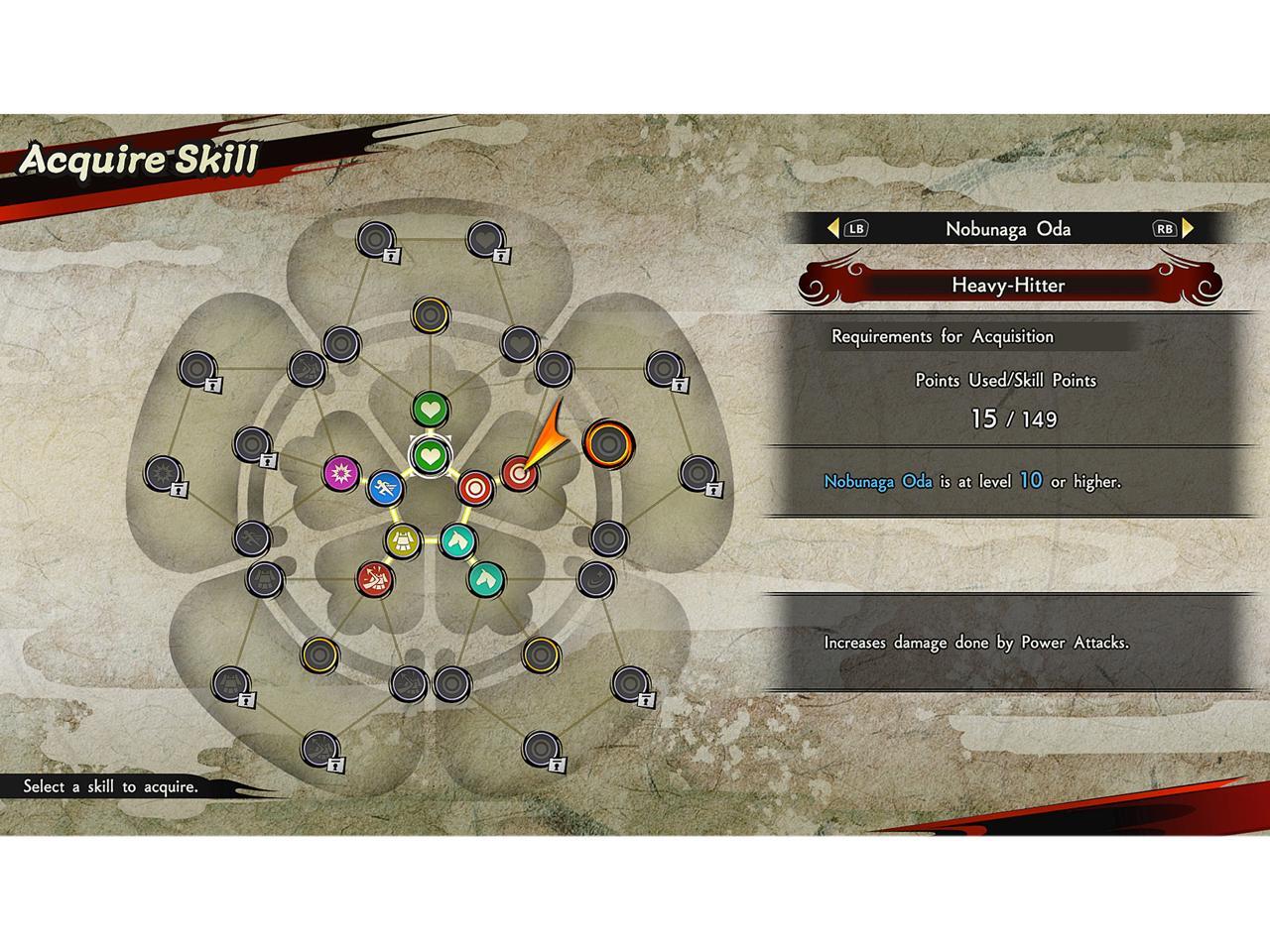1270x952 pixels.
Task: Select the grey node with orange-red ring
Action: pyautogui.click(x=607, y=442)
